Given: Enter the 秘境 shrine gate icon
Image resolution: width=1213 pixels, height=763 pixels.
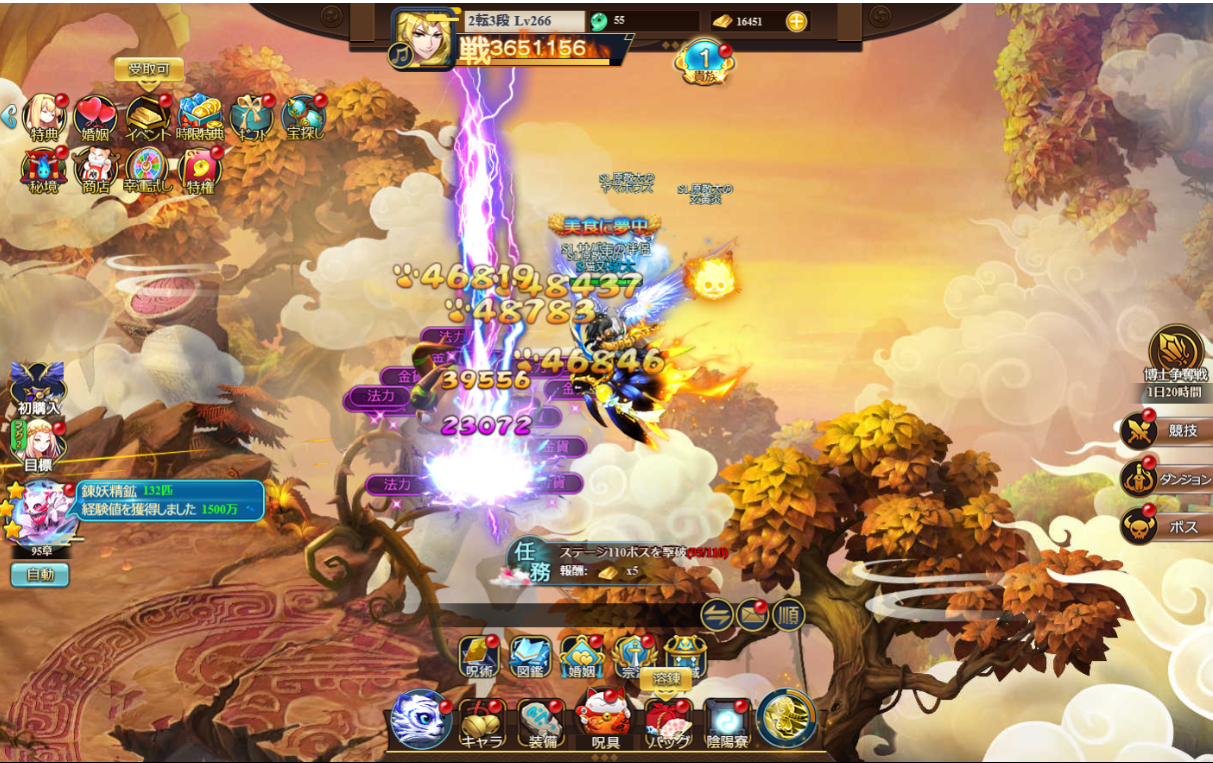Looking at the screenshot, I should click(x=43, y=170).
